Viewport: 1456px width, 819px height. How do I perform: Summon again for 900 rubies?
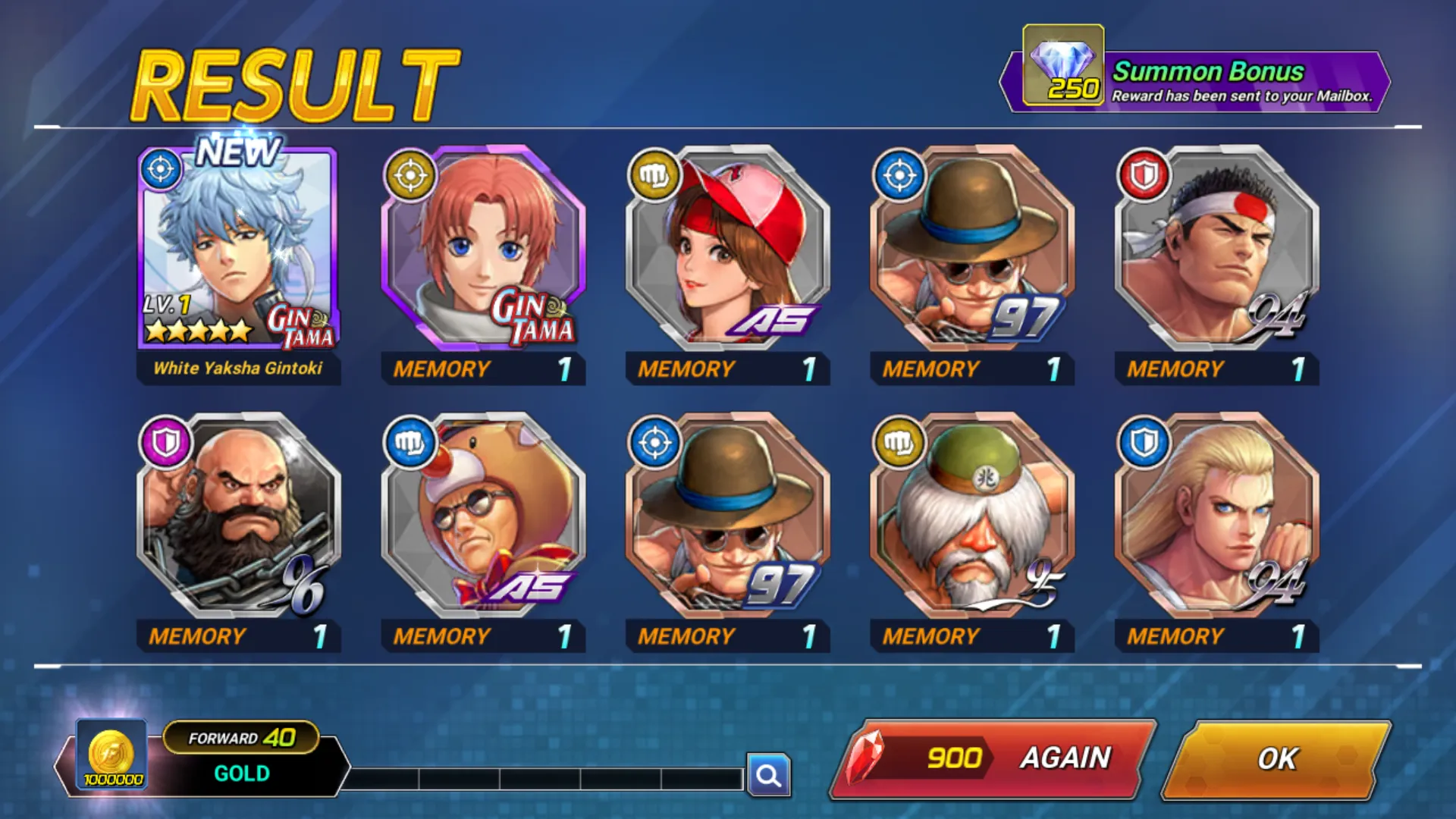pyautogui.click(x=993, y=758)
